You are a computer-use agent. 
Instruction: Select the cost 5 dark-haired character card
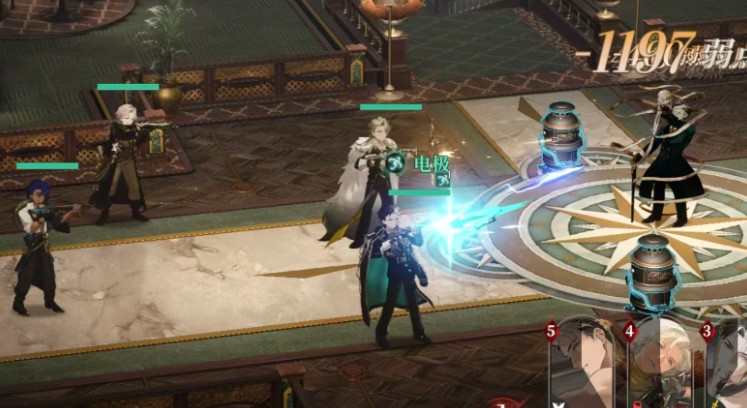click(585, 366)
